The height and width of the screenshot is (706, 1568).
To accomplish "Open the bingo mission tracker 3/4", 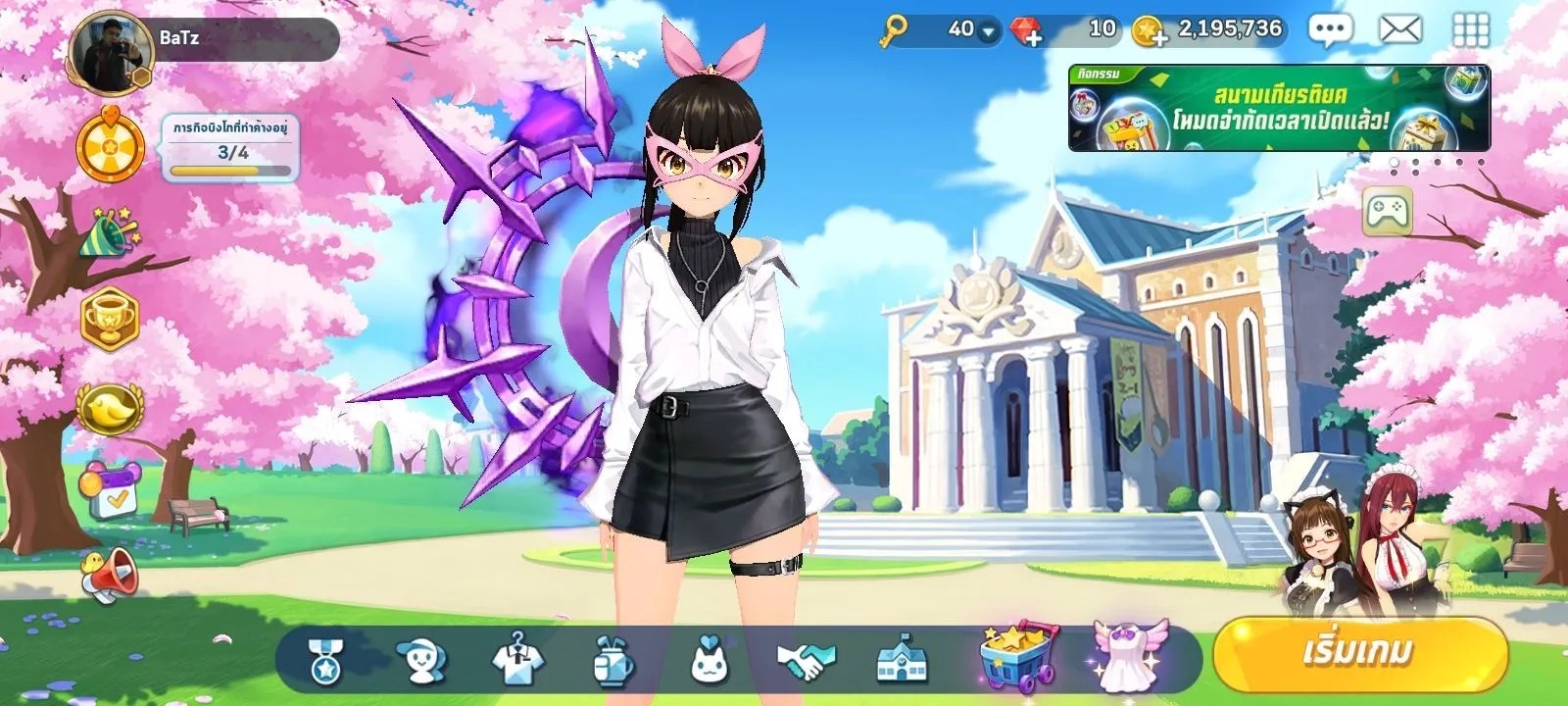I will pyautogui.click(x=231, y=148).
